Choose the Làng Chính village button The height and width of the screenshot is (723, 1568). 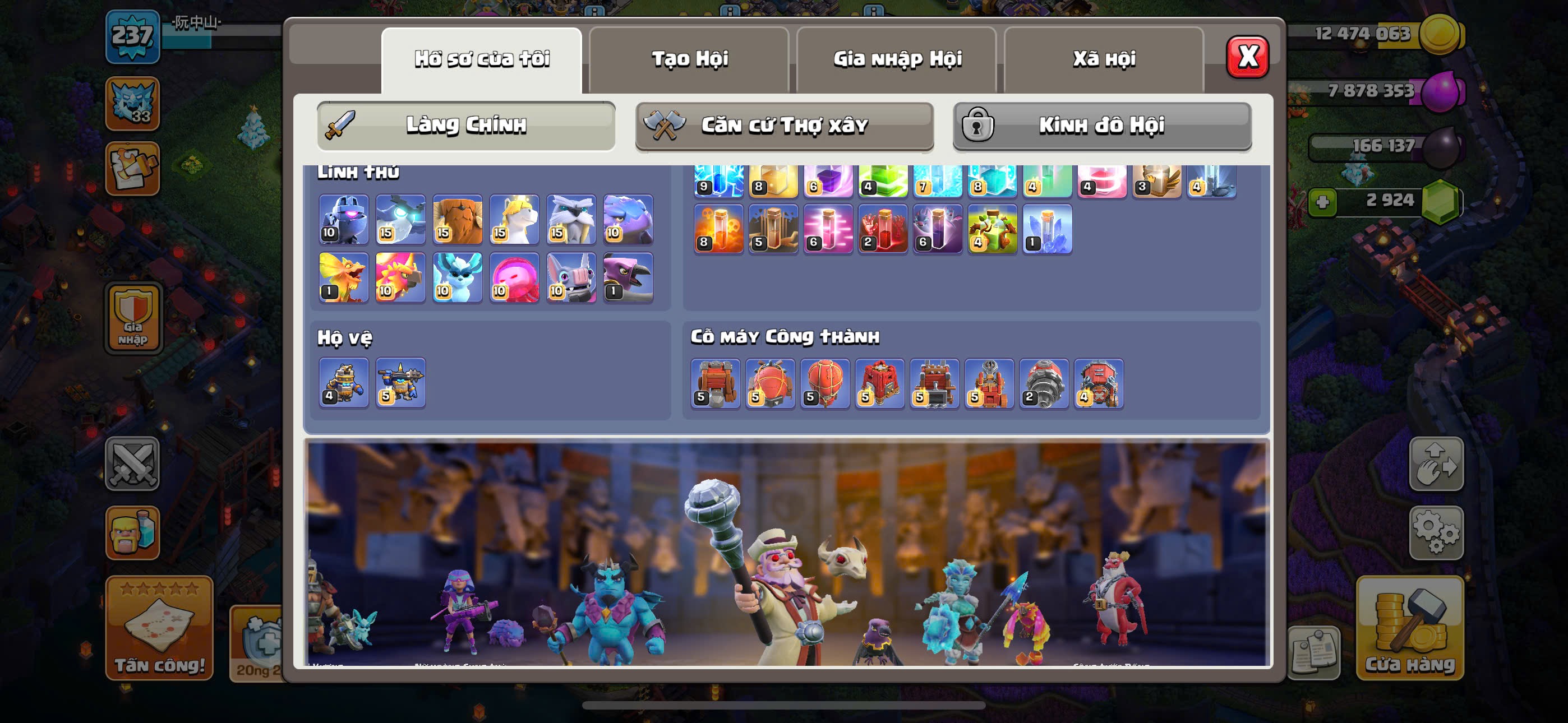tap(466, 126)
